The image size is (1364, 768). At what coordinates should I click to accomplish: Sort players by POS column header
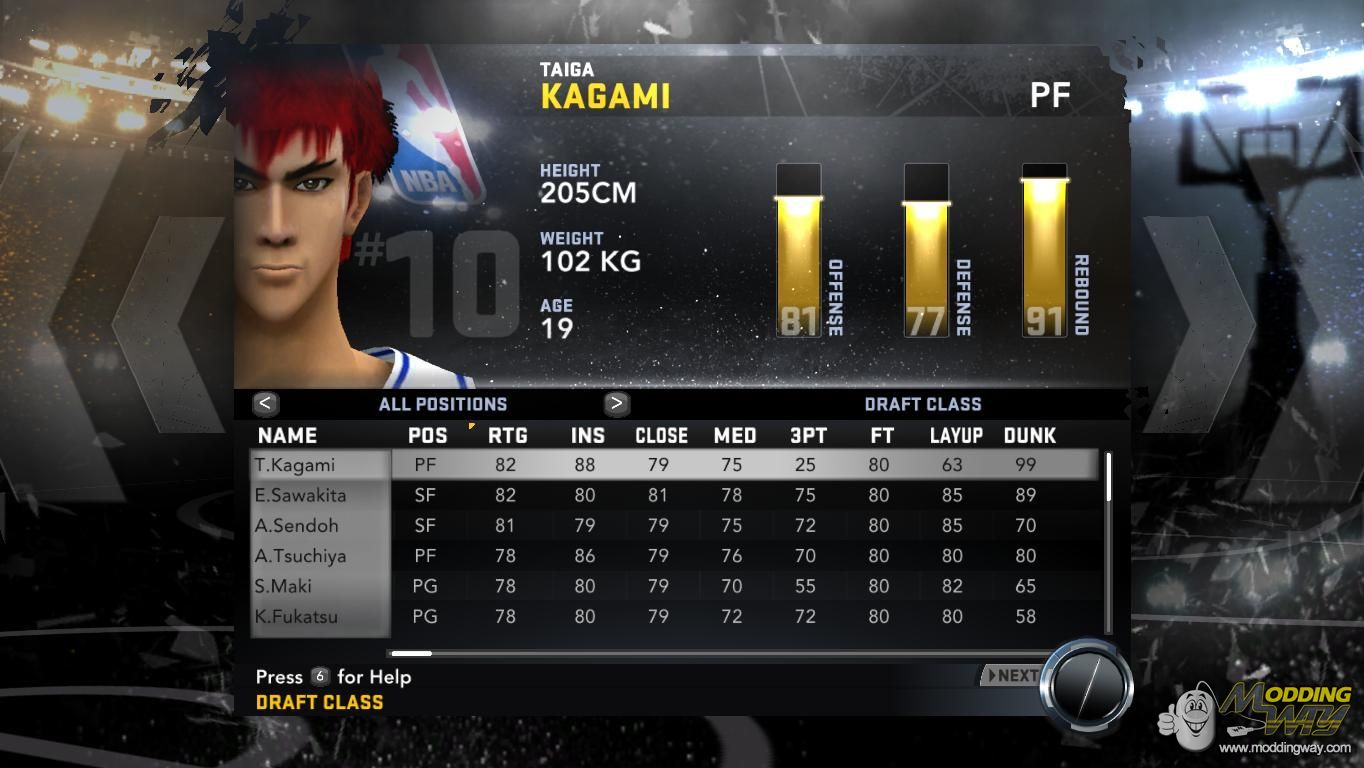(x=427, y=435)
